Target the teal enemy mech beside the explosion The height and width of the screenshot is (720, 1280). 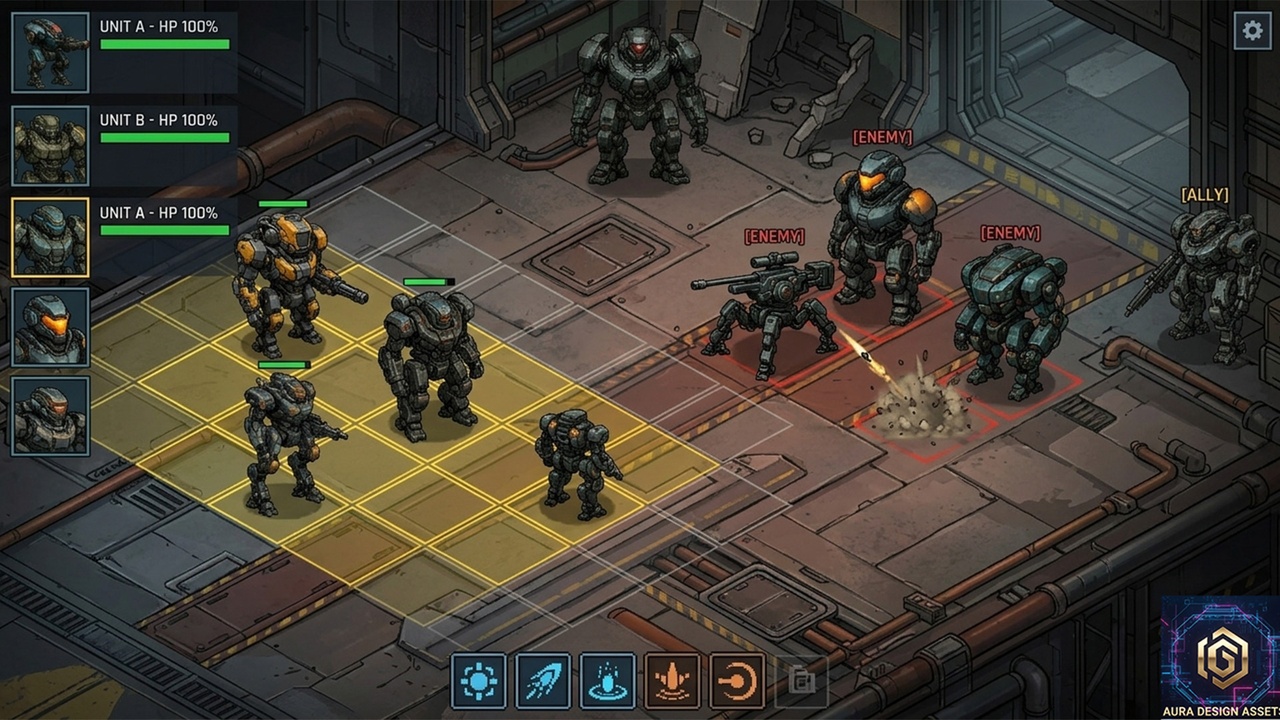click(x=1010, y=315)
